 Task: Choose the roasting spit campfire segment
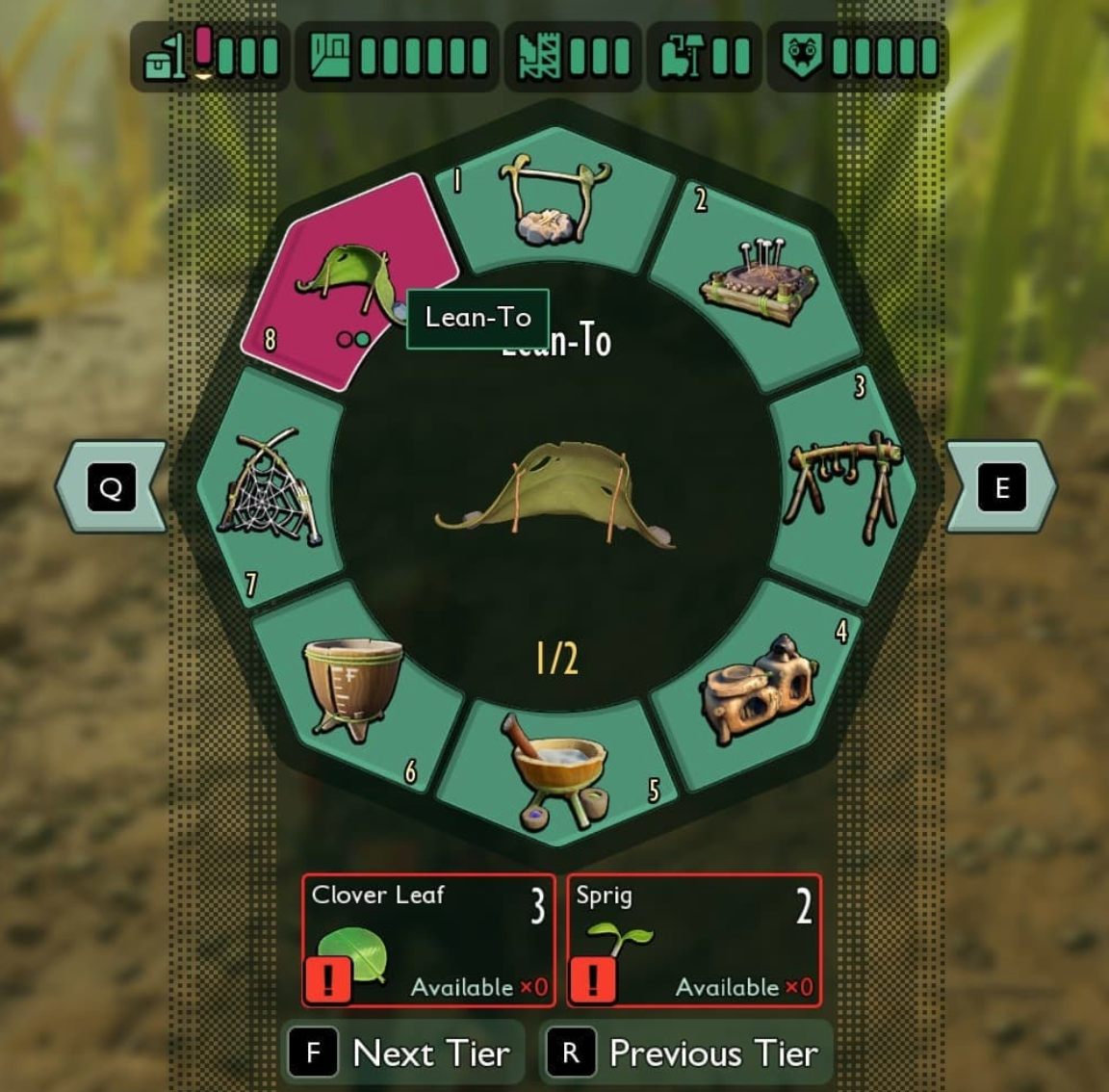(x=554, y=202)
